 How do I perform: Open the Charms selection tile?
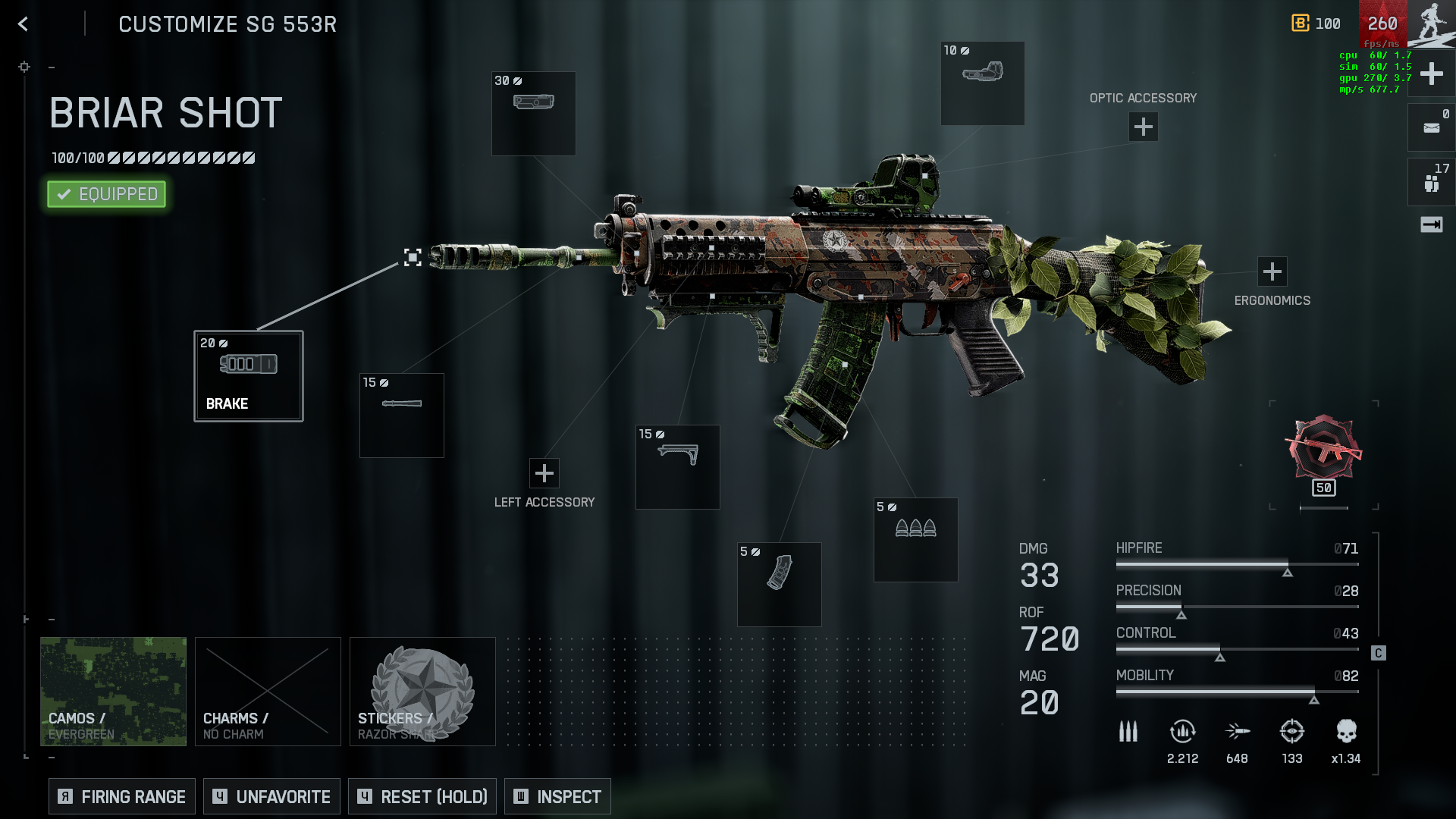(268, 691)
